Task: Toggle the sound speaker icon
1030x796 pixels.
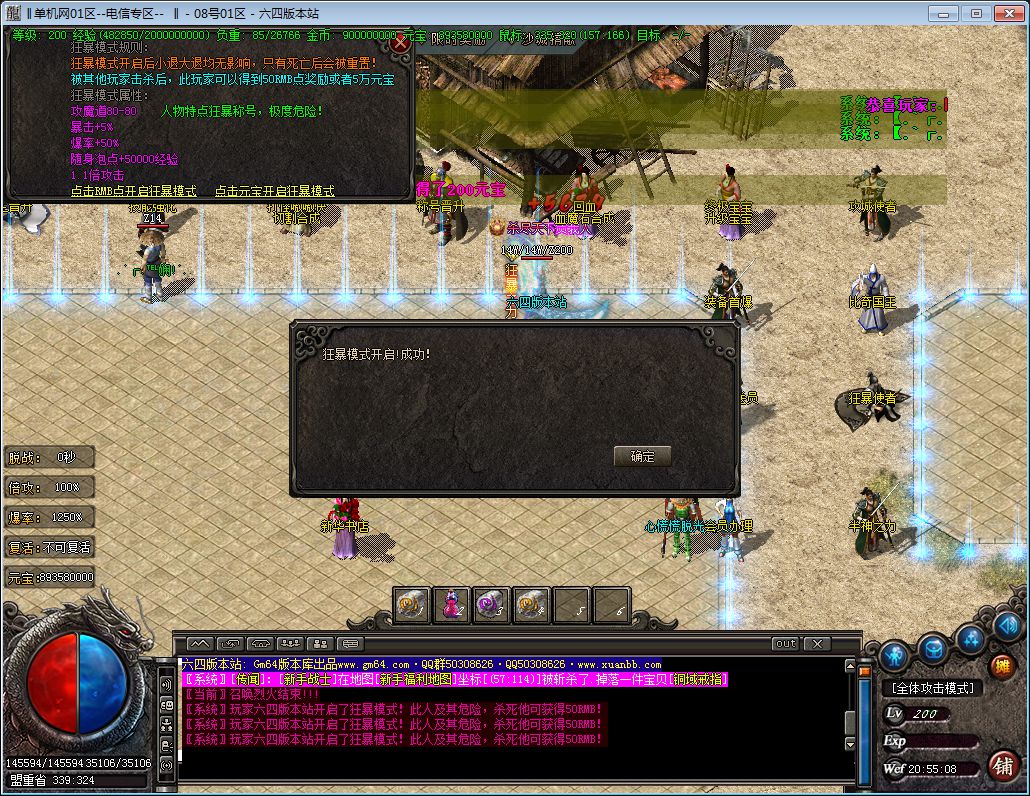Action: click(1006, 626)
